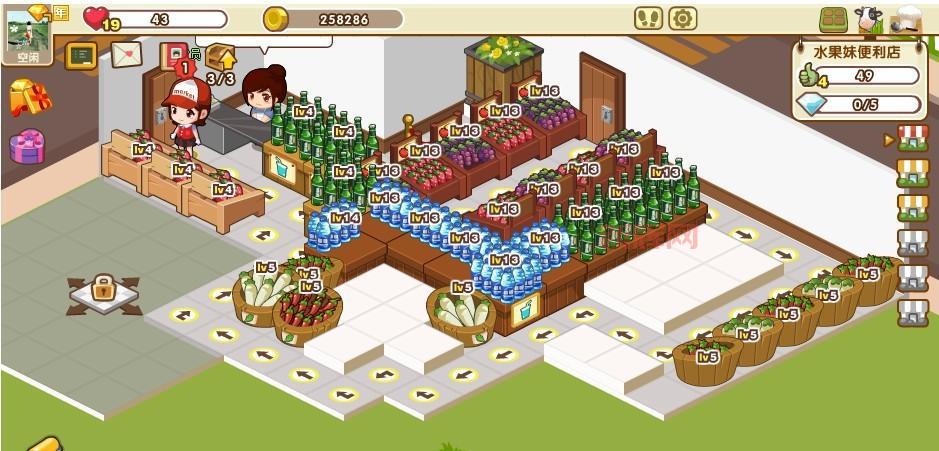Open the chalkboard task list icon
Viewport: 939px width, 451px height.
pyautogui.click(x=80, y=55)
